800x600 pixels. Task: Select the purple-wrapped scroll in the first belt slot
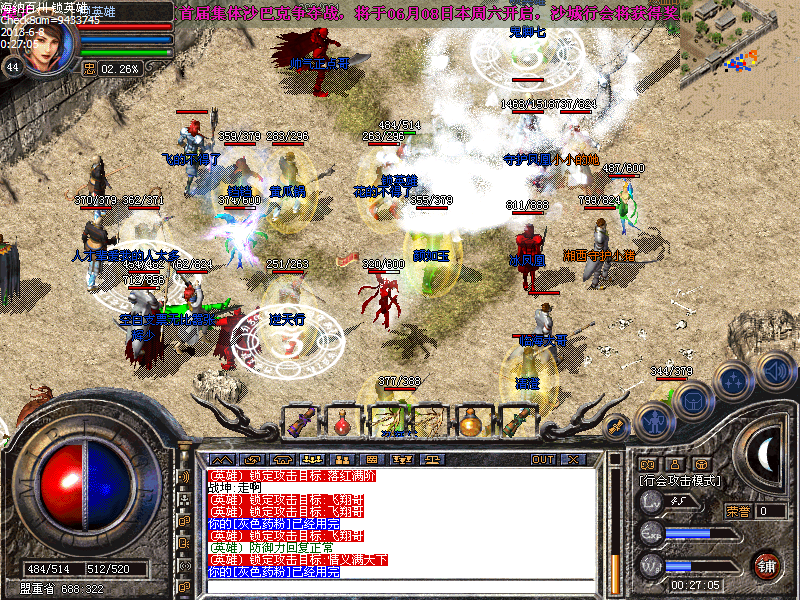300,422
